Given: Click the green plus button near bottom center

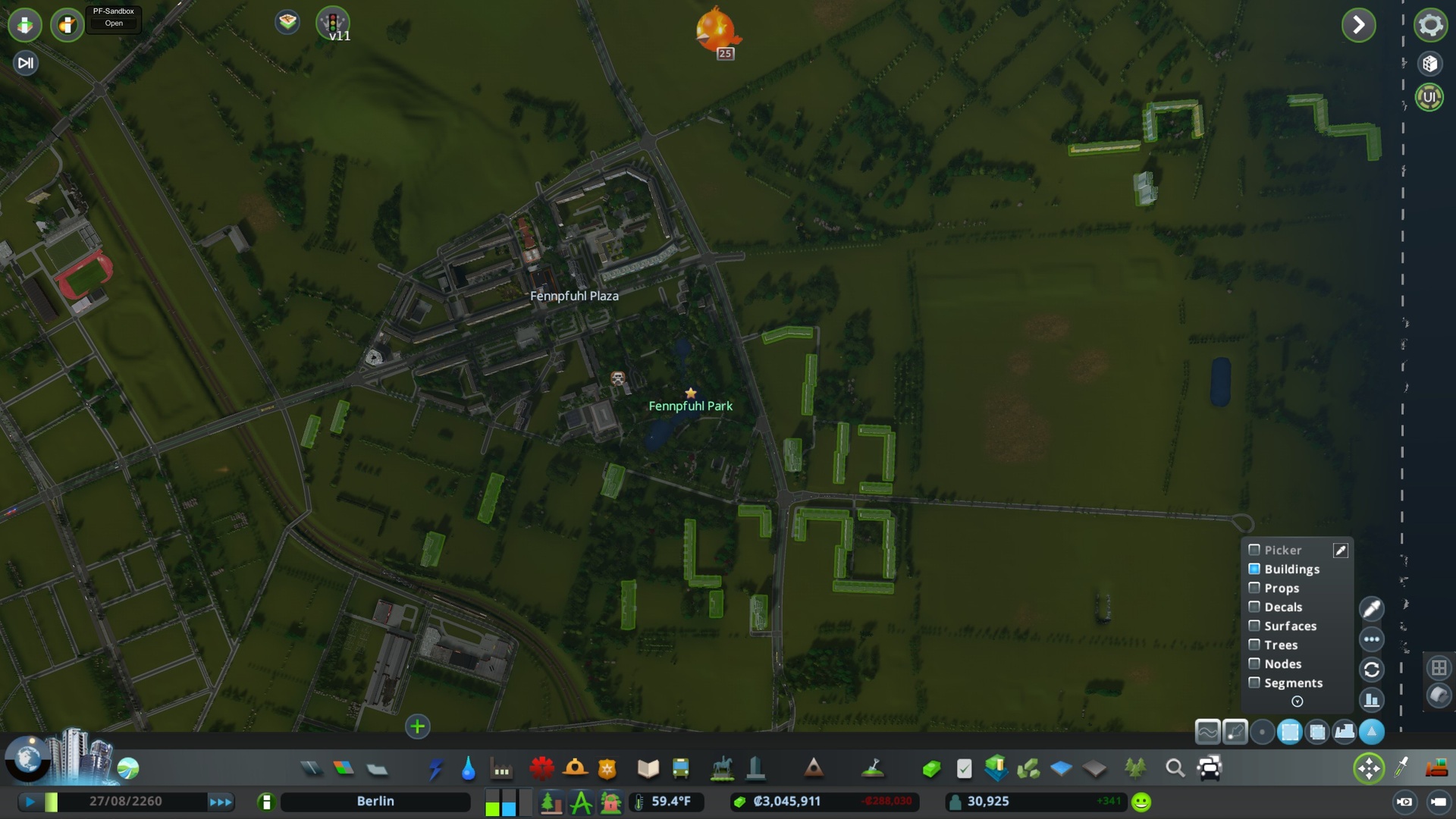Looking at the screenshot, I should pyautogui.click(x=417, y=726).
